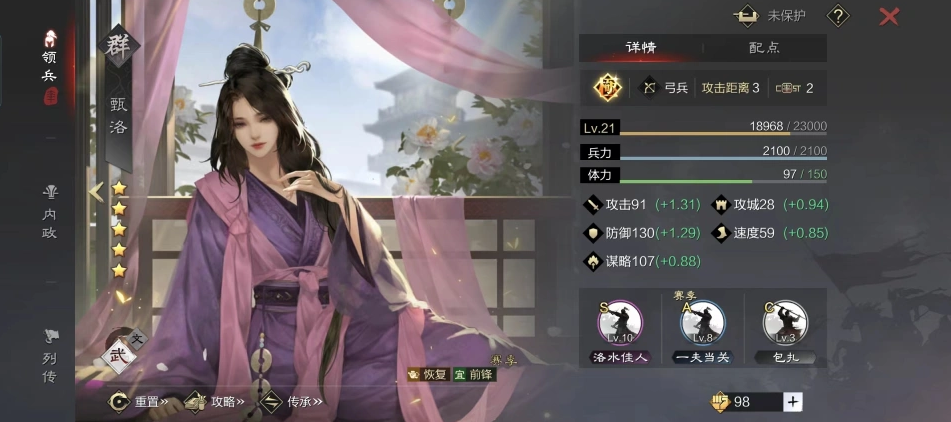Image resolution: width=951 pixels, height=422 pixels.
Task: Add more currency with plus button
Action: click(793, 401)
